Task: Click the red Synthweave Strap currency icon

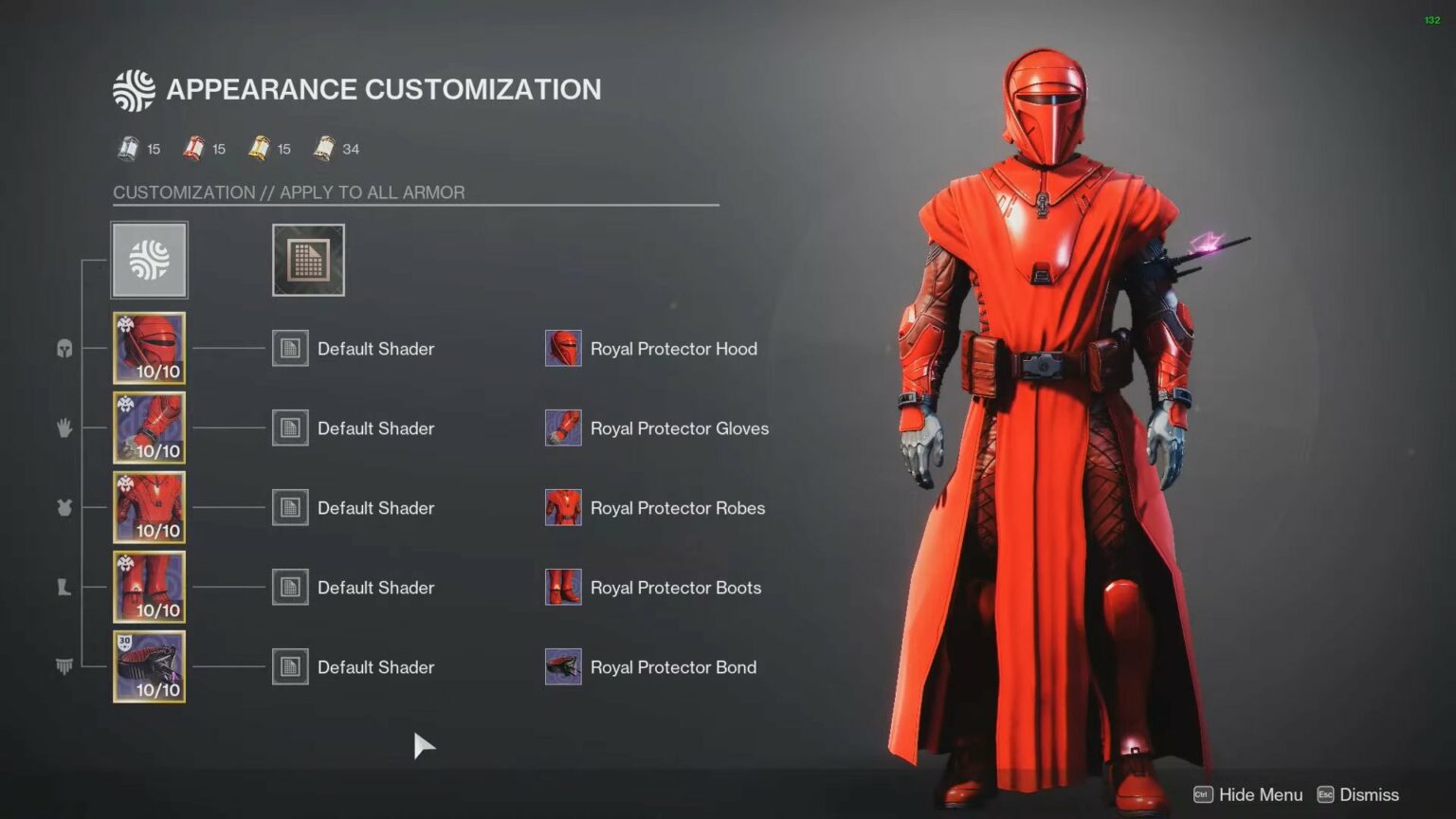Action: point(192,148)
